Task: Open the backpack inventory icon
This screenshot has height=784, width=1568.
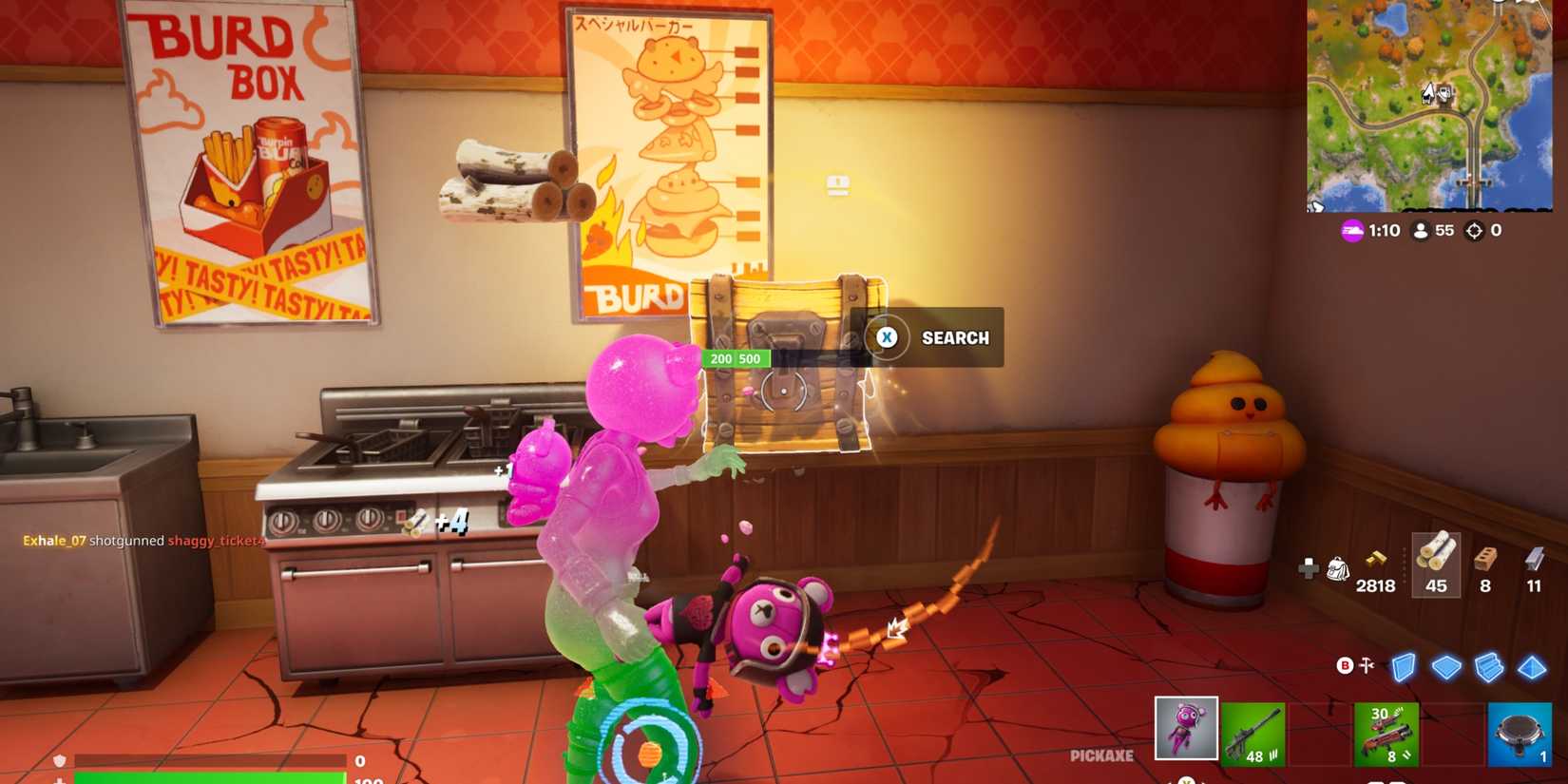Action: coord(1338,570)
